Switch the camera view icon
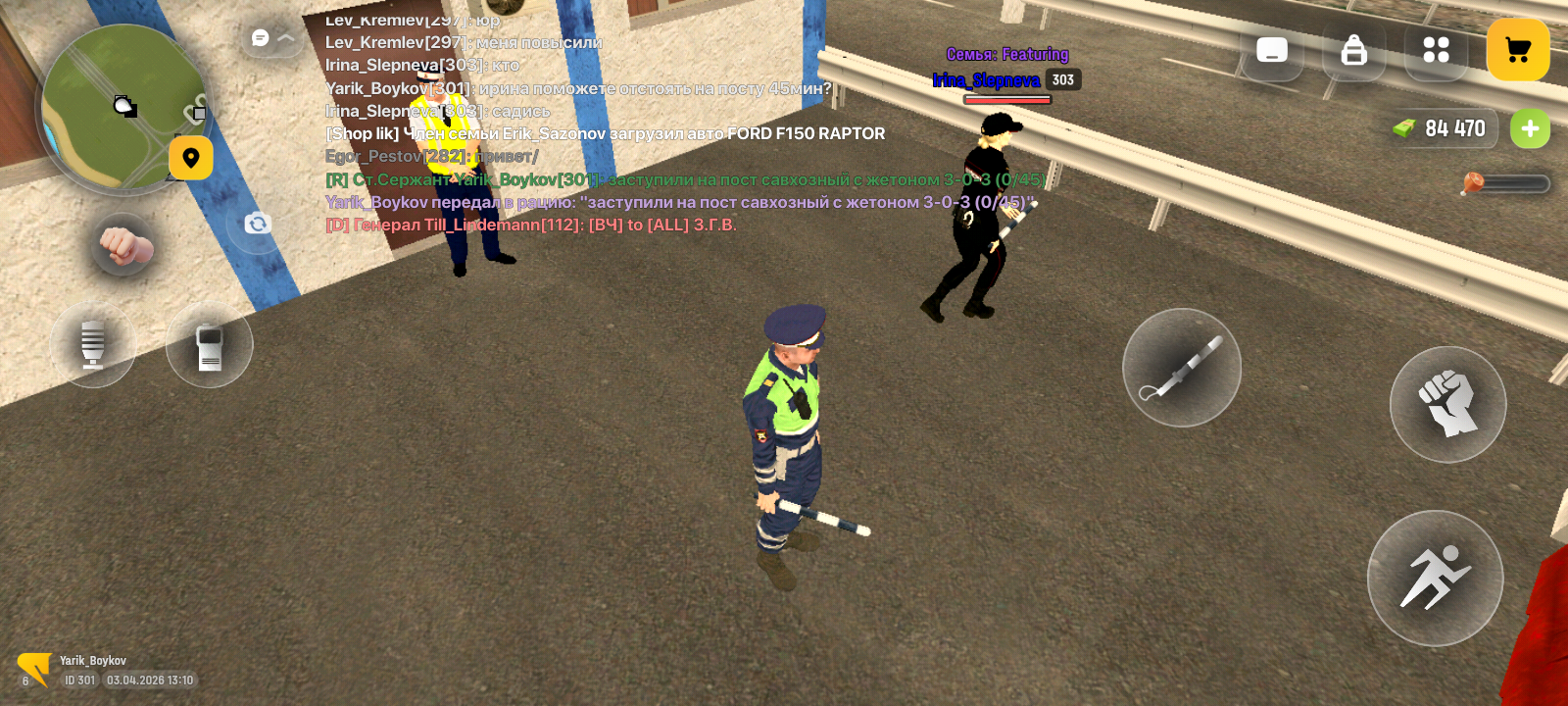1568x706 pixels. click(257, 224)
